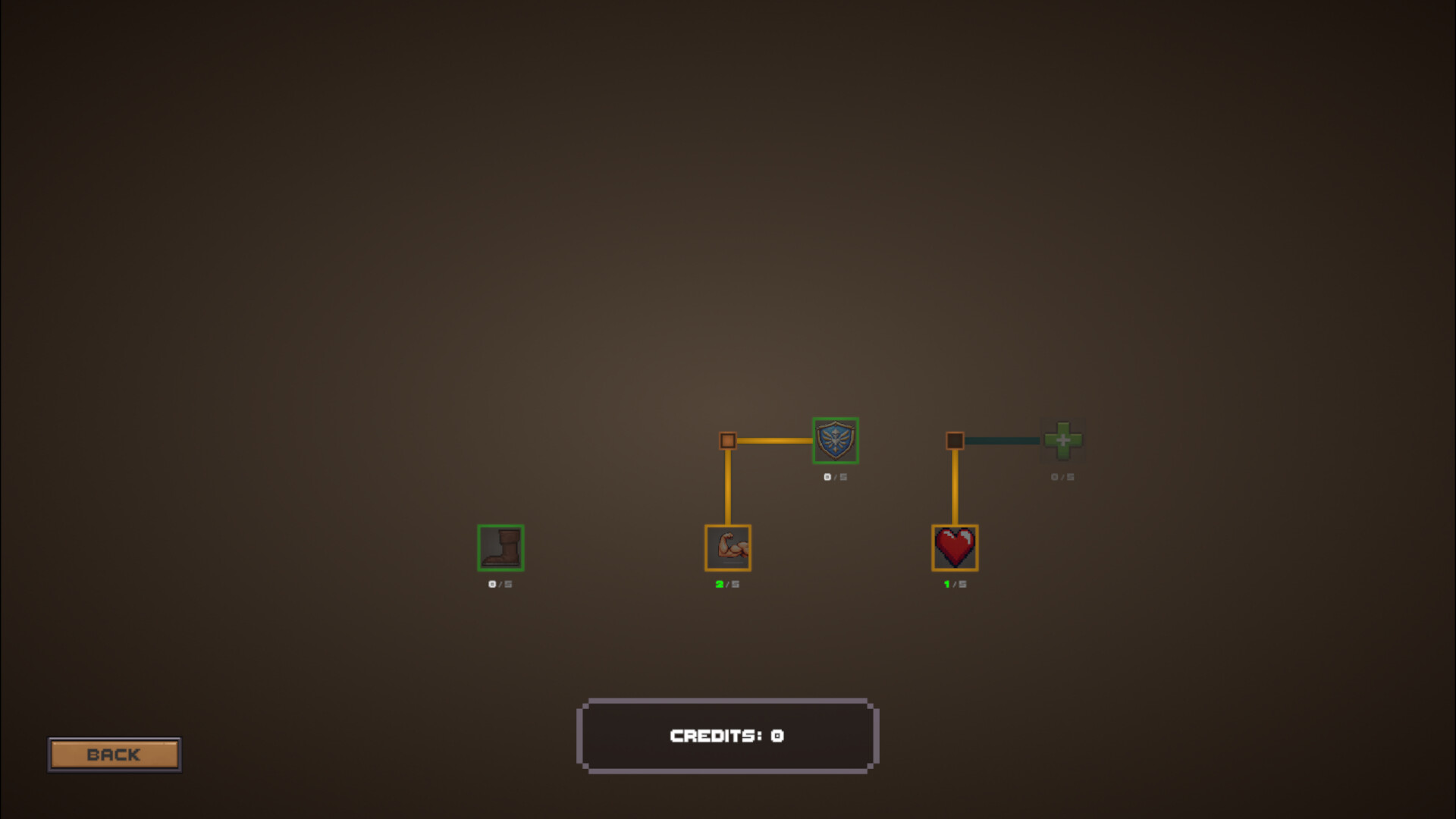Click the connector node above the strength skill
1456x819 pixels.
pos(726,441)
